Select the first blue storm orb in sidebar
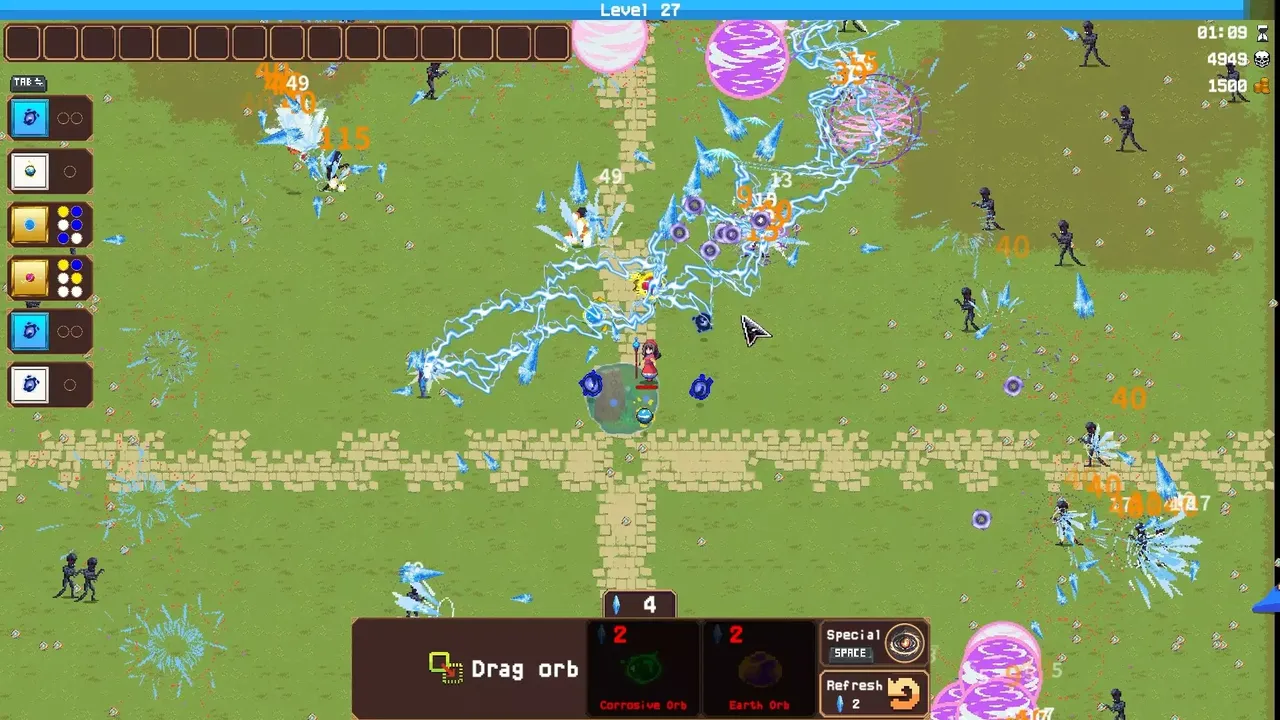The image size is (1280, 720). click(29, 117)
